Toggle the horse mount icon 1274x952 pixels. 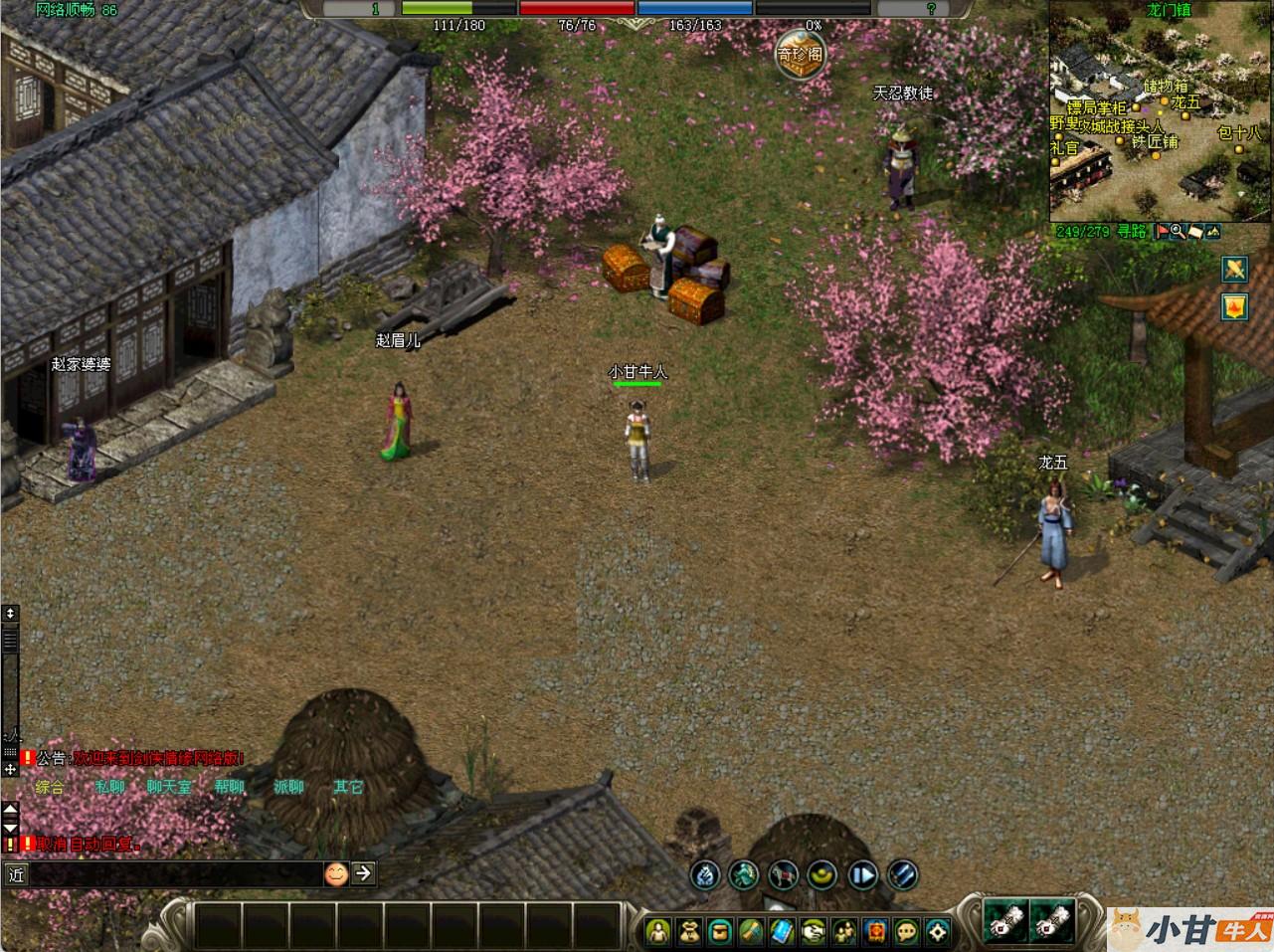784,875
